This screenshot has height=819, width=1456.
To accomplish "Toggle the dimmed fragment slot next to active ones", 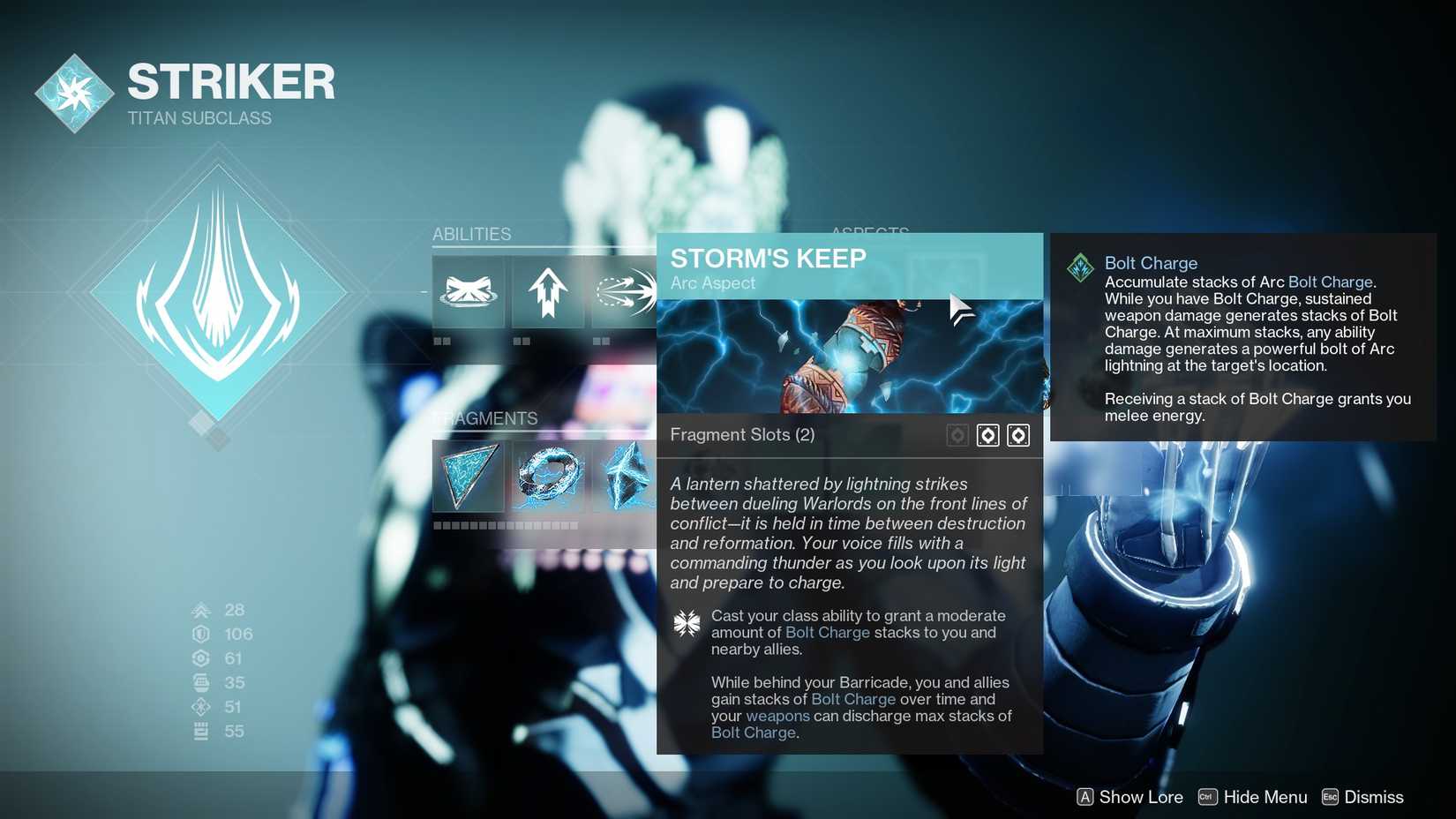I will pyautogui.click(x=957, y=435).
